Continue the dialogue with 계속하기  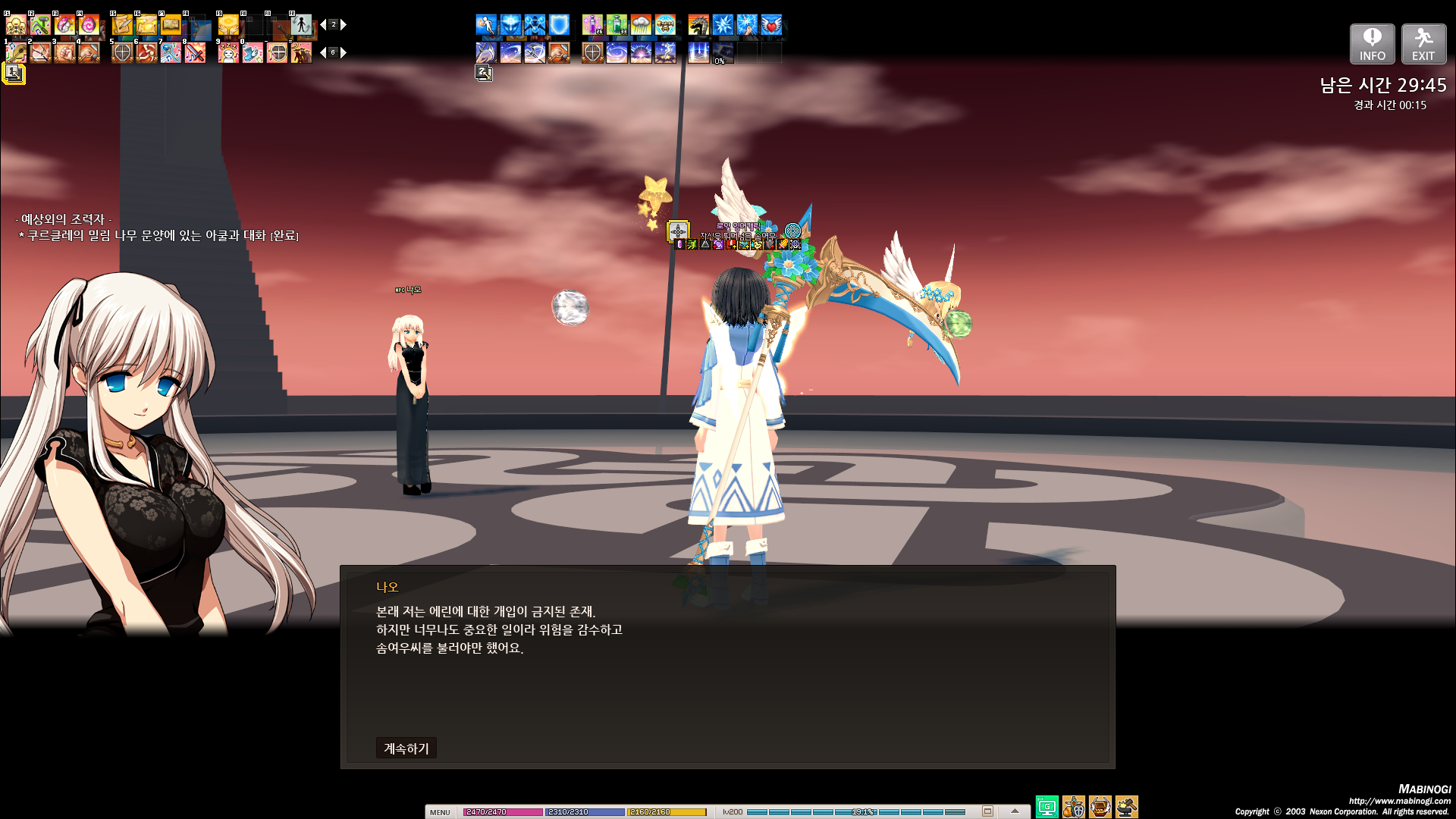pos(406,748)
